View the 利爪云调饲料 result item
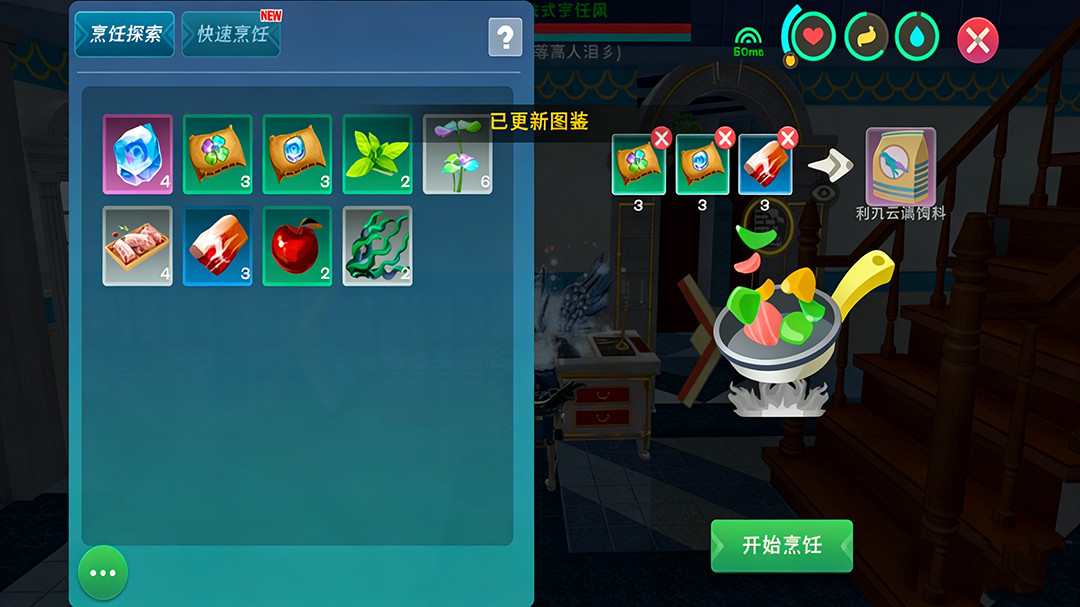 [x=900, y=166]
